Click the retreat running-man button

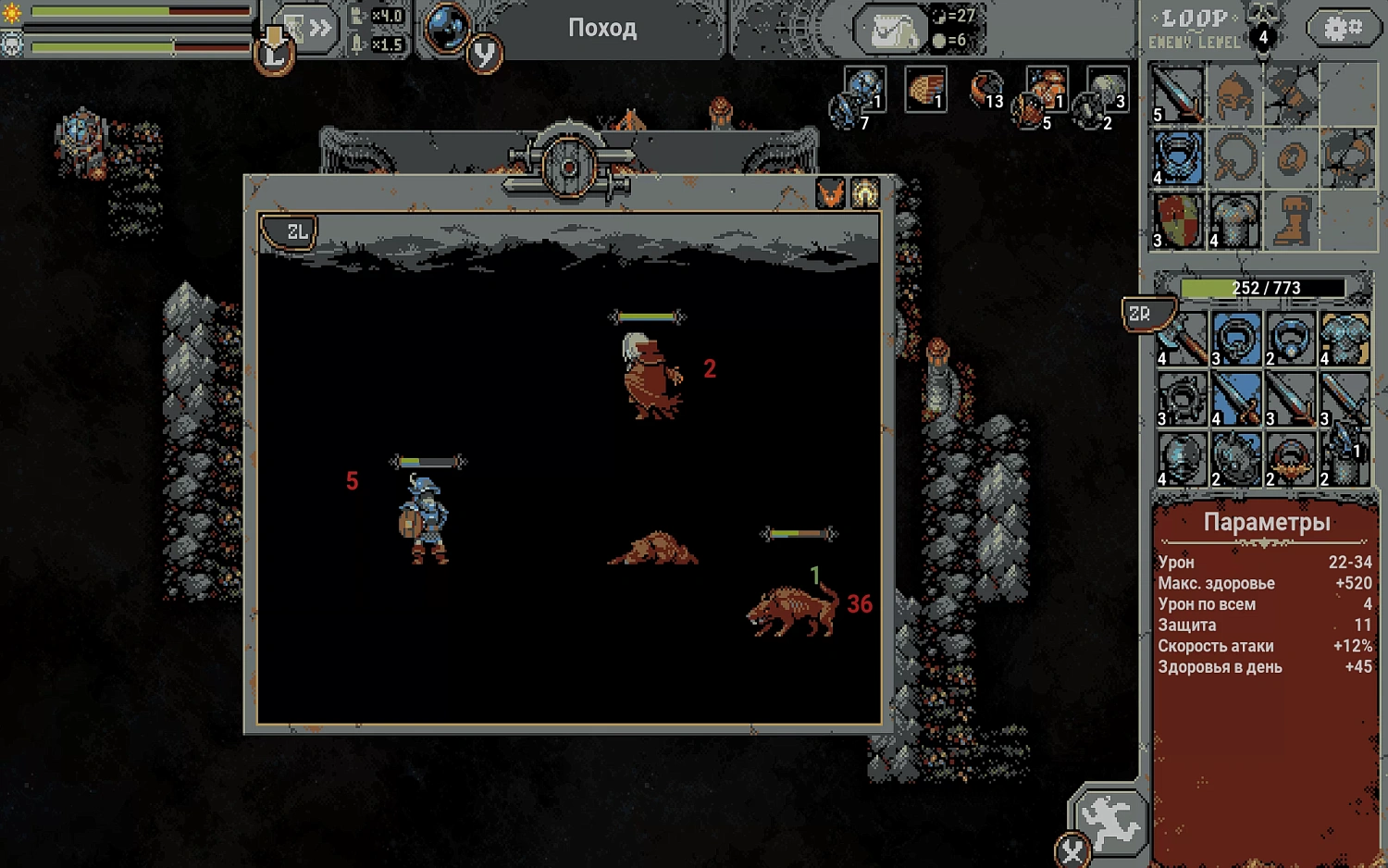[1110, 821]
